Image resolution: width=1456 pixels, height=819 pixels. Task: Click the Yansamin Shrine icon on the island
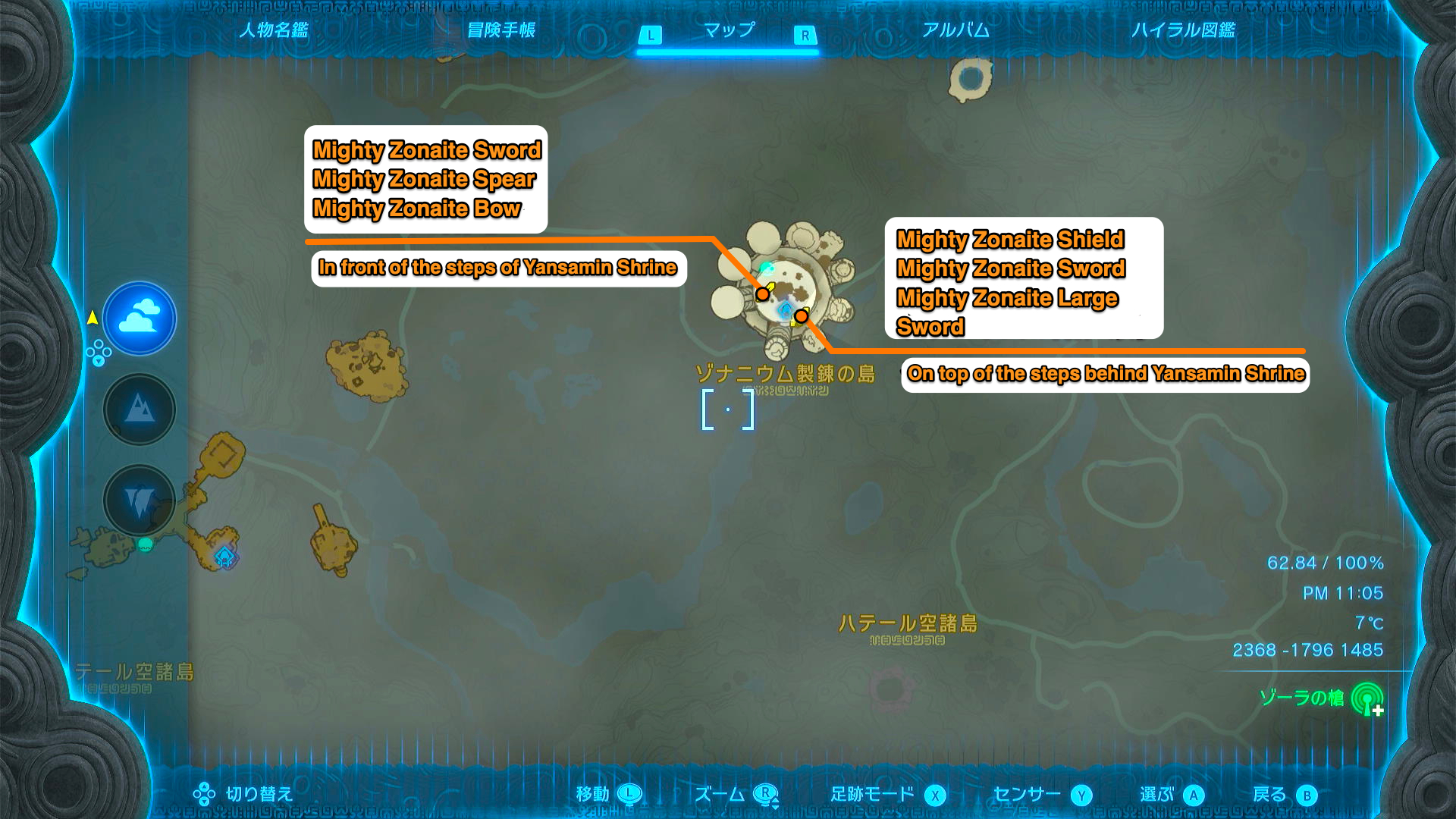coord(786,307)
